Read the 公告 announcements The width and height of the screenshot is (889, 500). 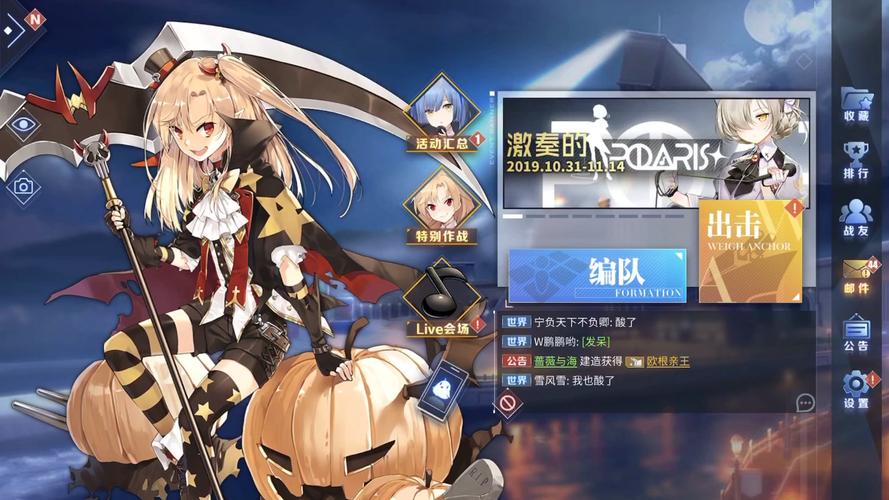click(x=856, y=334)
